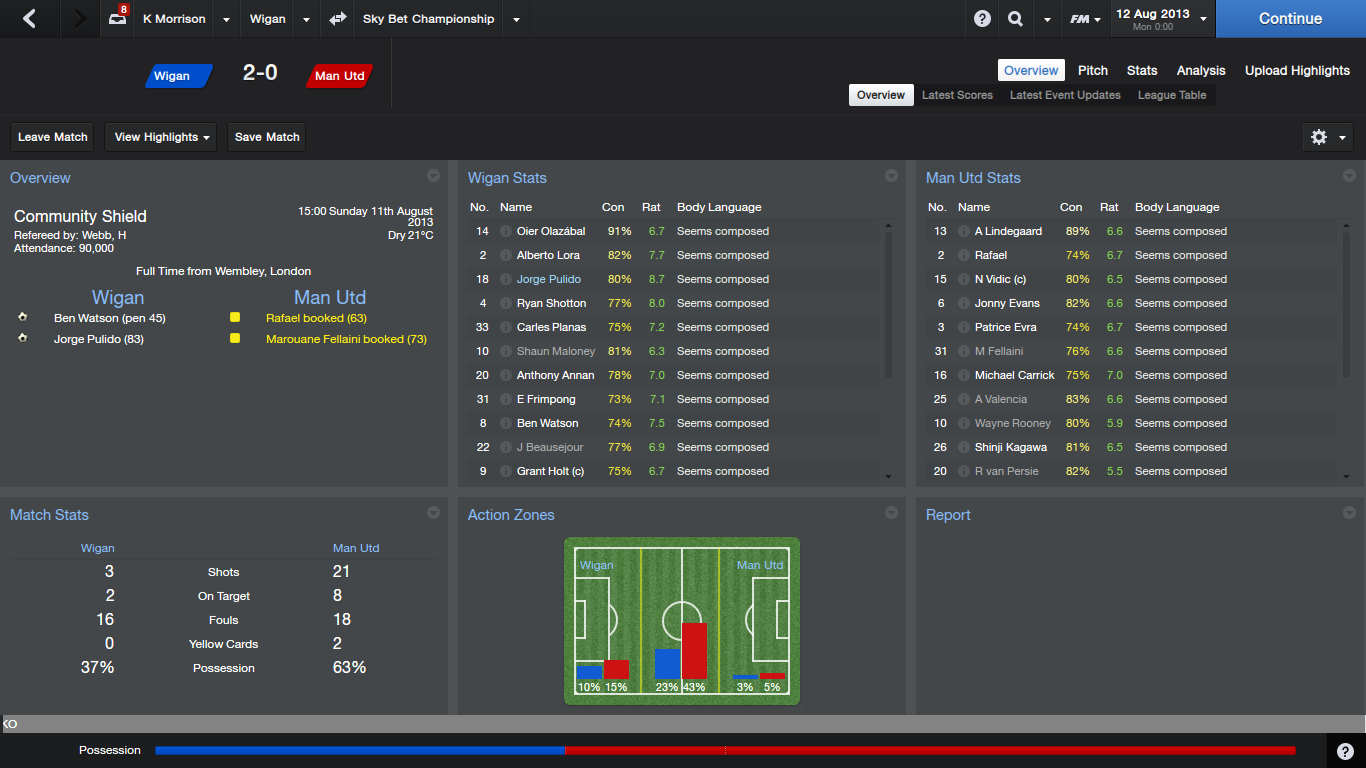Go back with the left arrow
The width and height of the screenshot is (1366, 768).
29,19
